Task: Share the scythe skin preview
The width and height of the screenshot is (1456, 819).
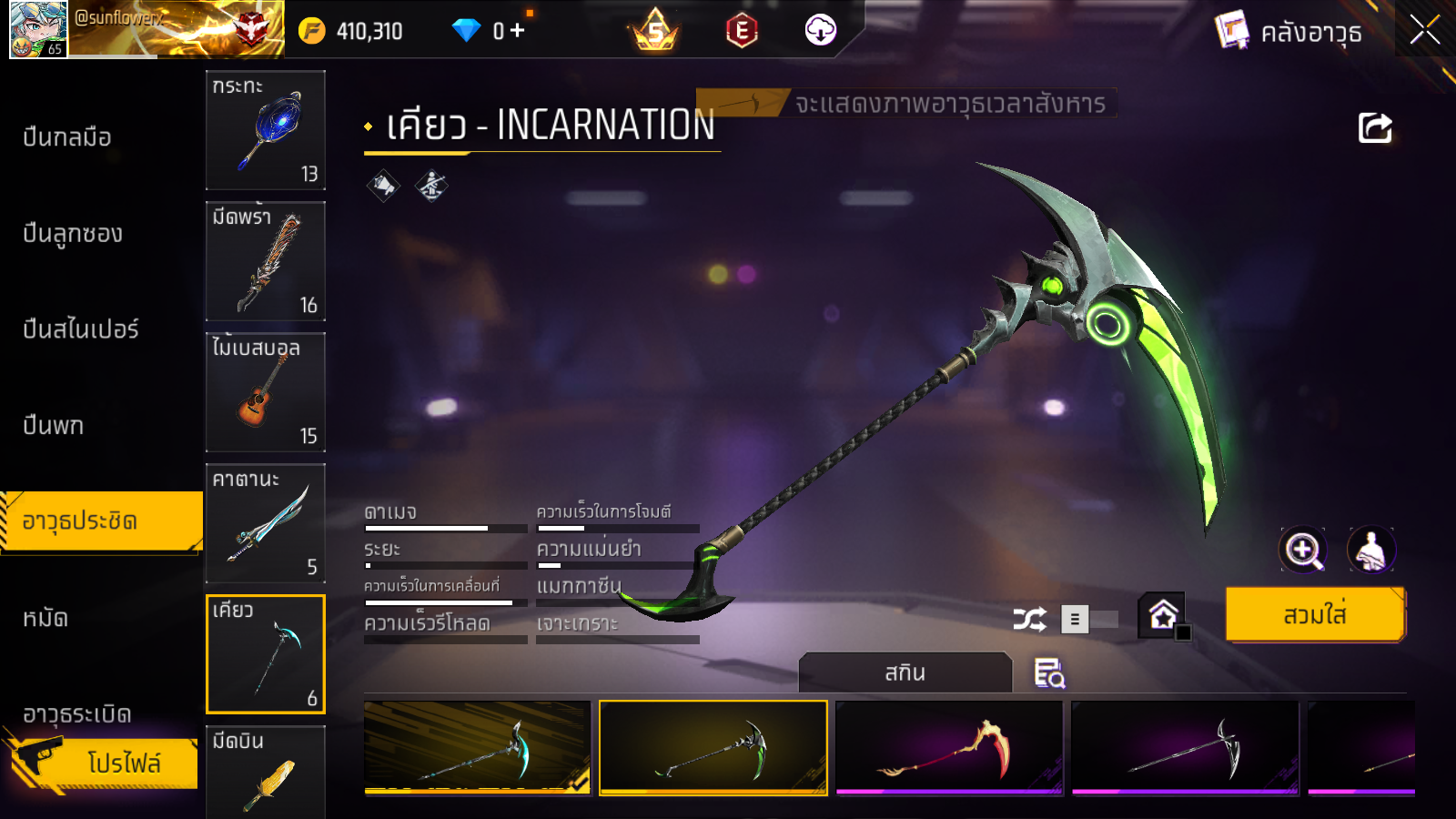Action: (1375, 128)
